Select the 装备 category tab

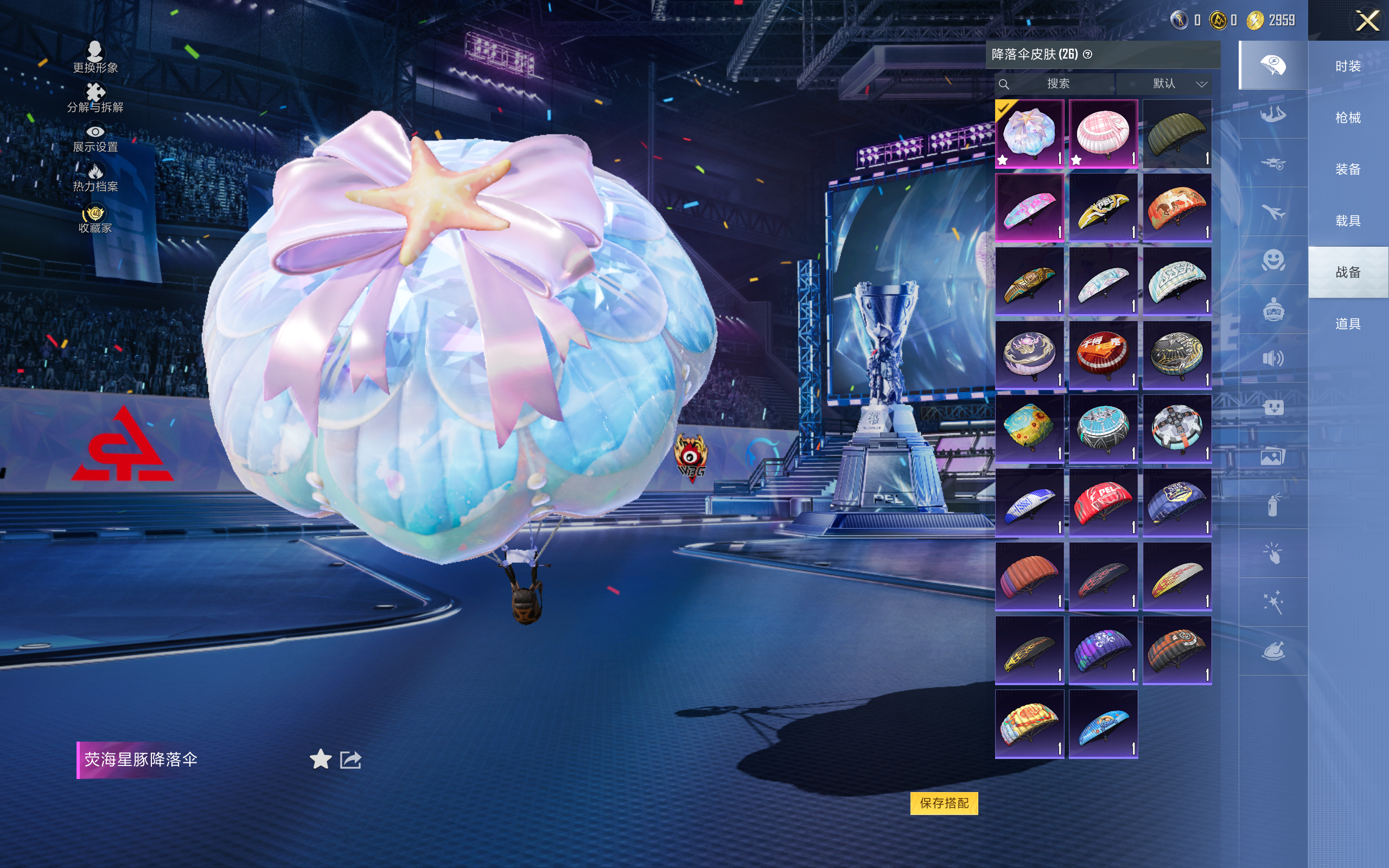[1348, 169]
